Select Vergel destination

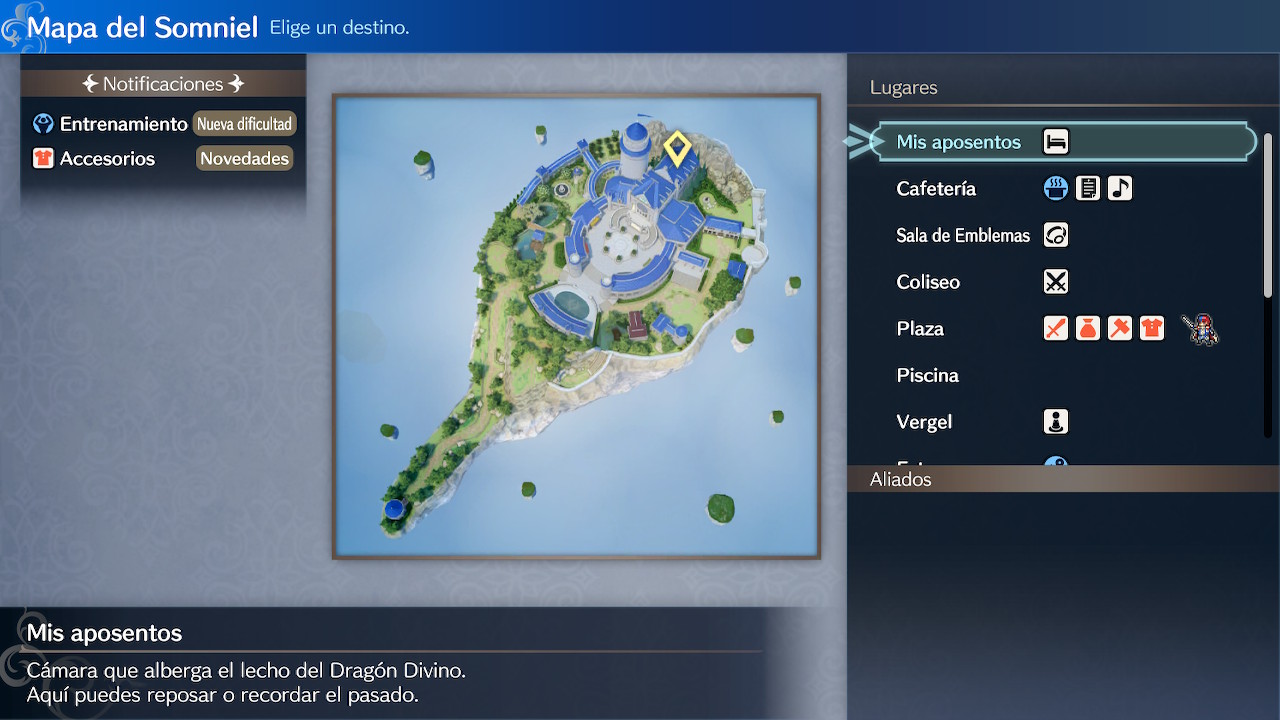click(924, 422)
